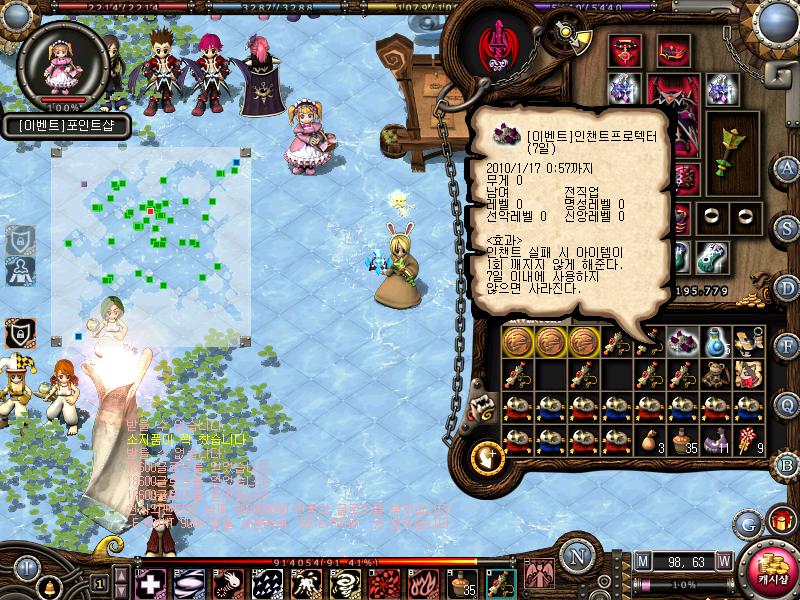
Task: Pick the brown teddy bear item
Action: tap(714, 374)
